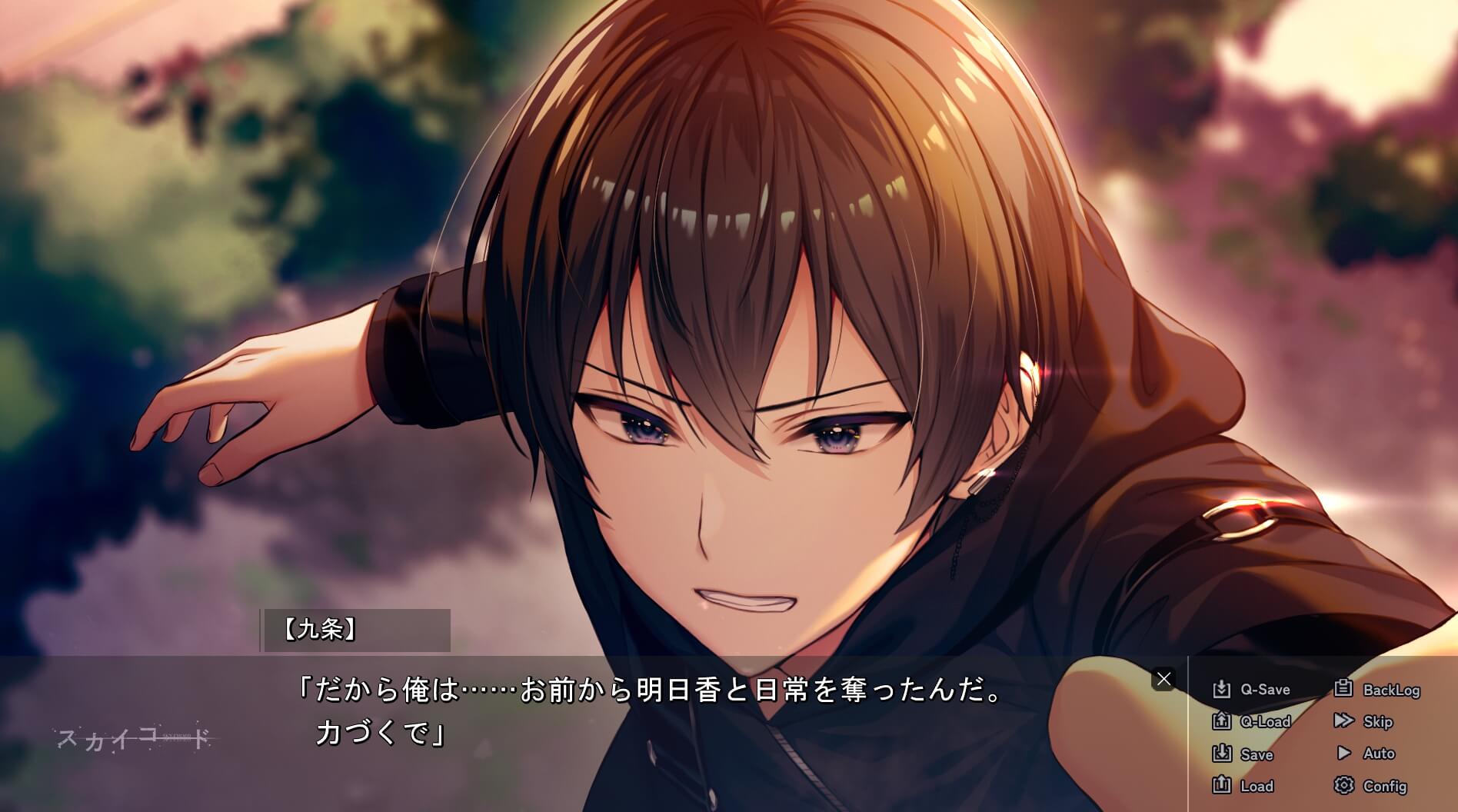
Task: Activate the Skip fast-forward icon
Action: tap(1345, 722)
